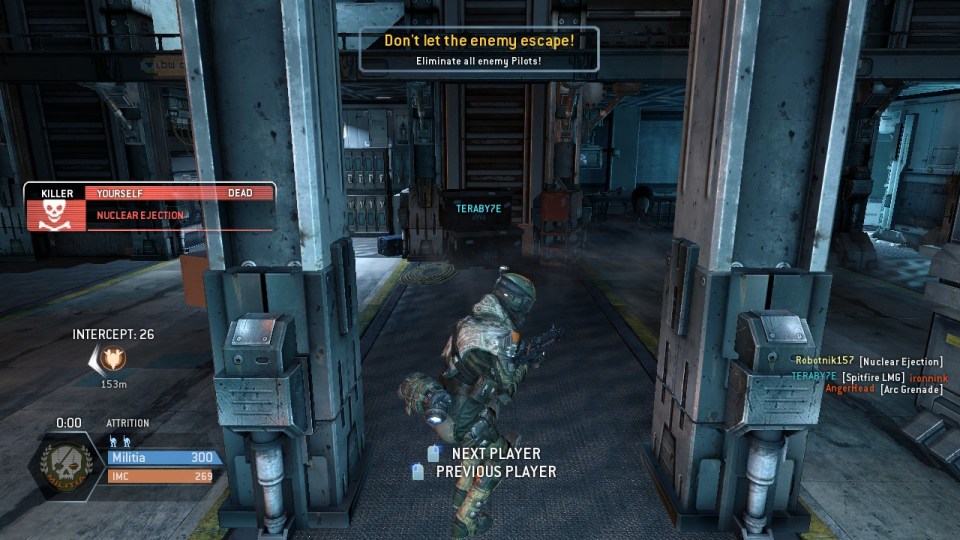Image resolution: width=960 pixels, height=540 pixels.
Task: Click the Militia faction skull emblem
Action: pos(67,465)
